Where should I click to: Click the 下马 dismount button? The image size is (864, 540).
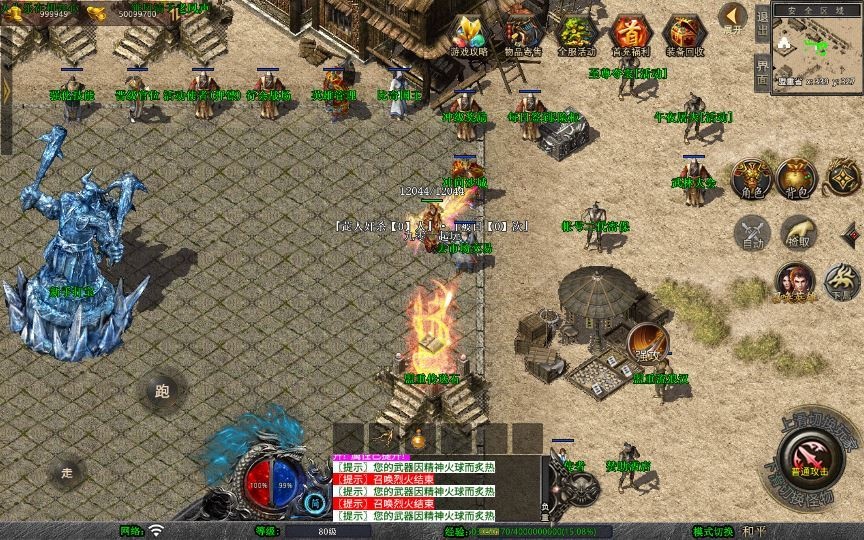841,281
